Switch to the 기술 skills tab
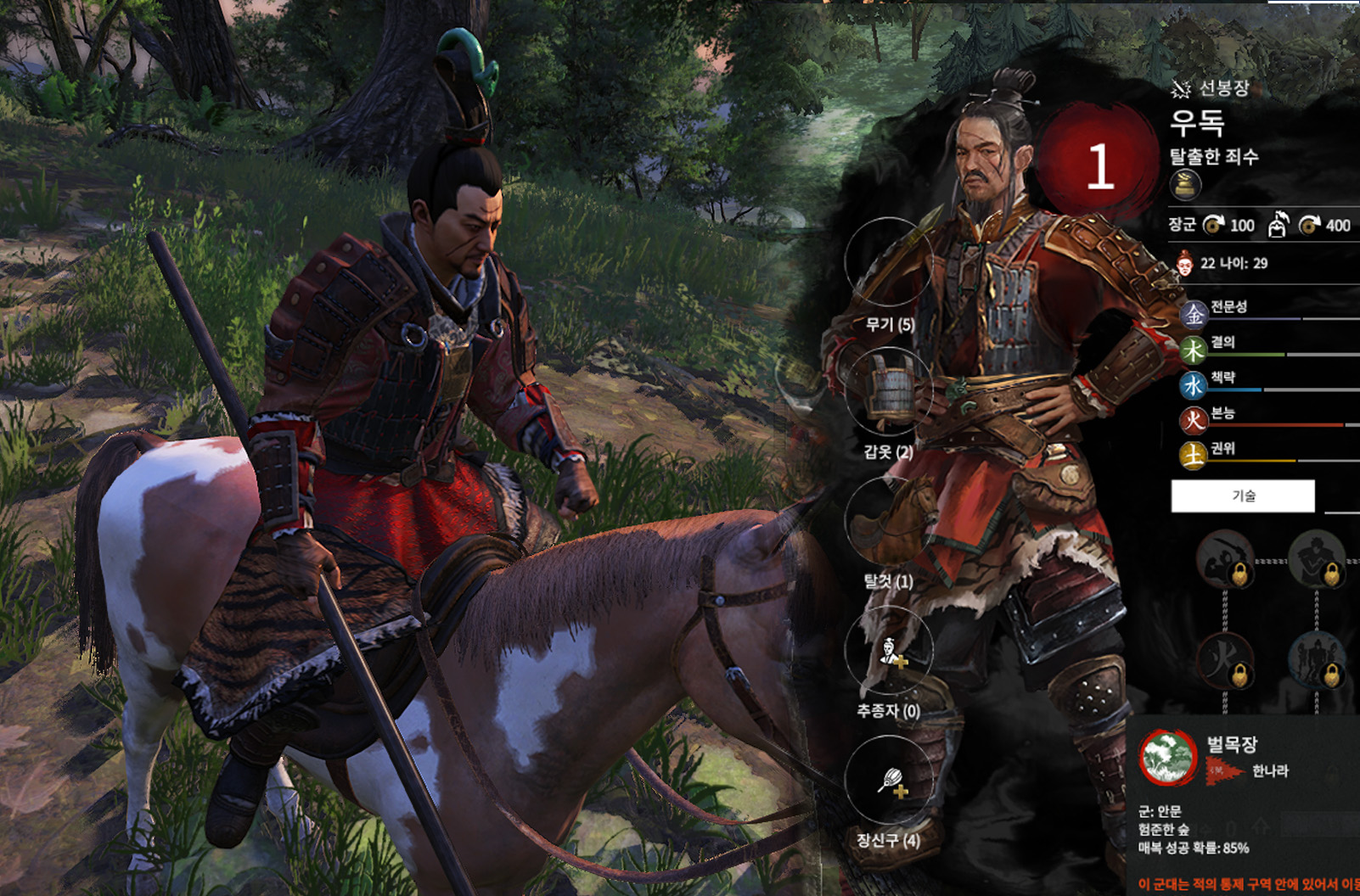 coord(1243,496)
